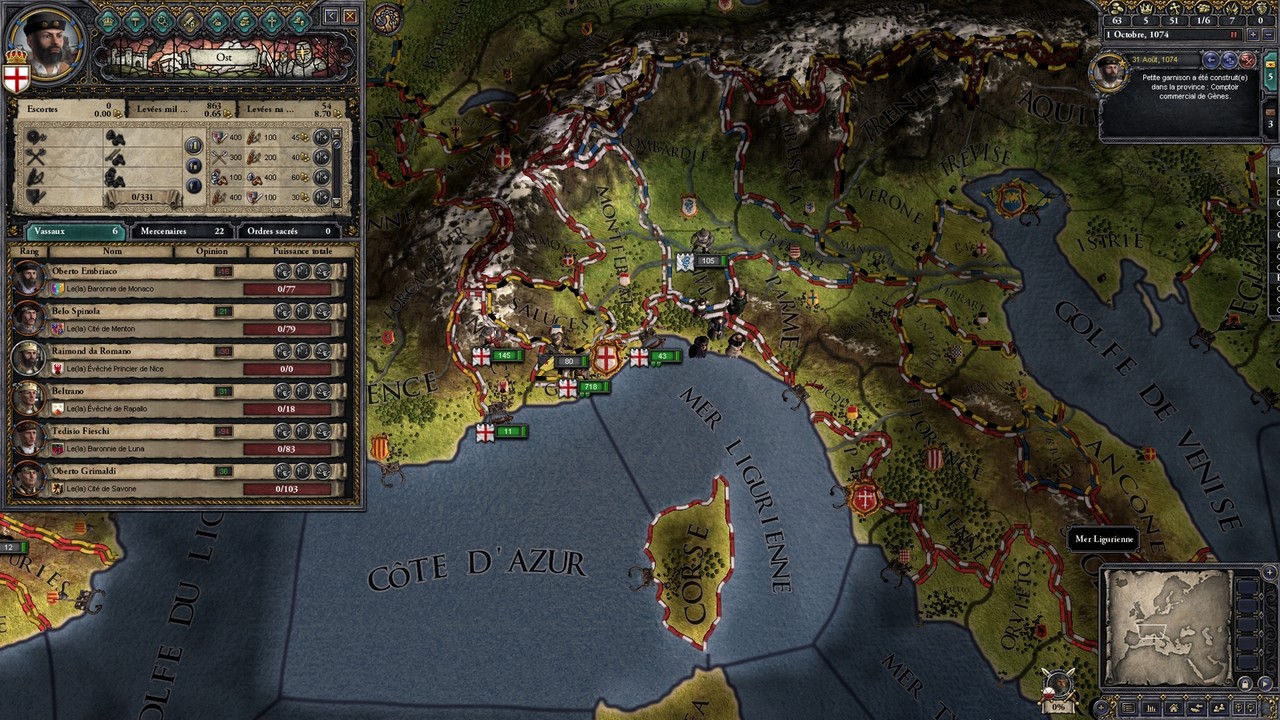1280x720 pixels.
Task: Dismiss the garrison notification with red button
Action: (x=1246, y=60)
